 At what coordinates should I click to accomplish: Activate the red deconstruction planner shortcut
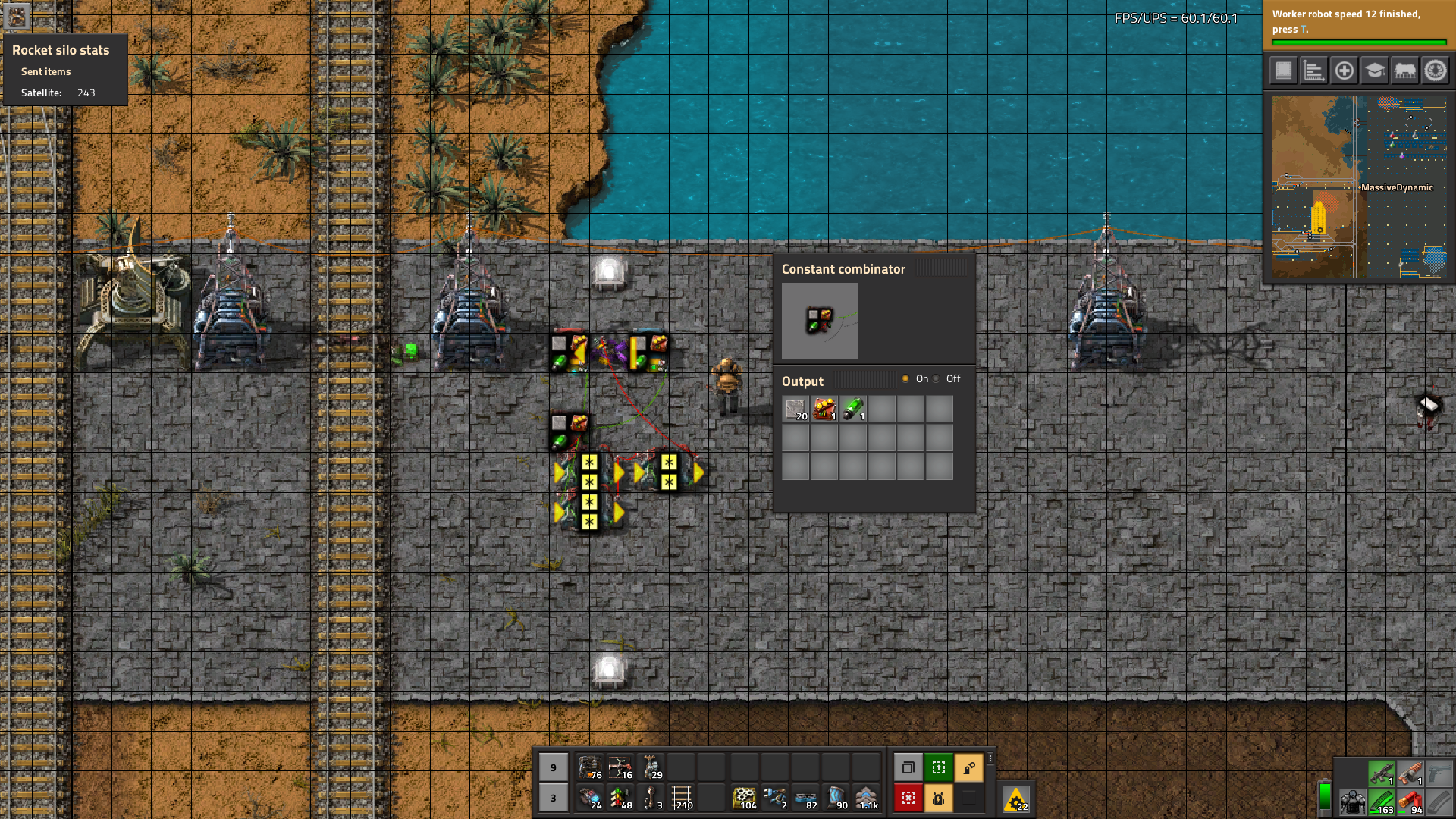point(908,798)
